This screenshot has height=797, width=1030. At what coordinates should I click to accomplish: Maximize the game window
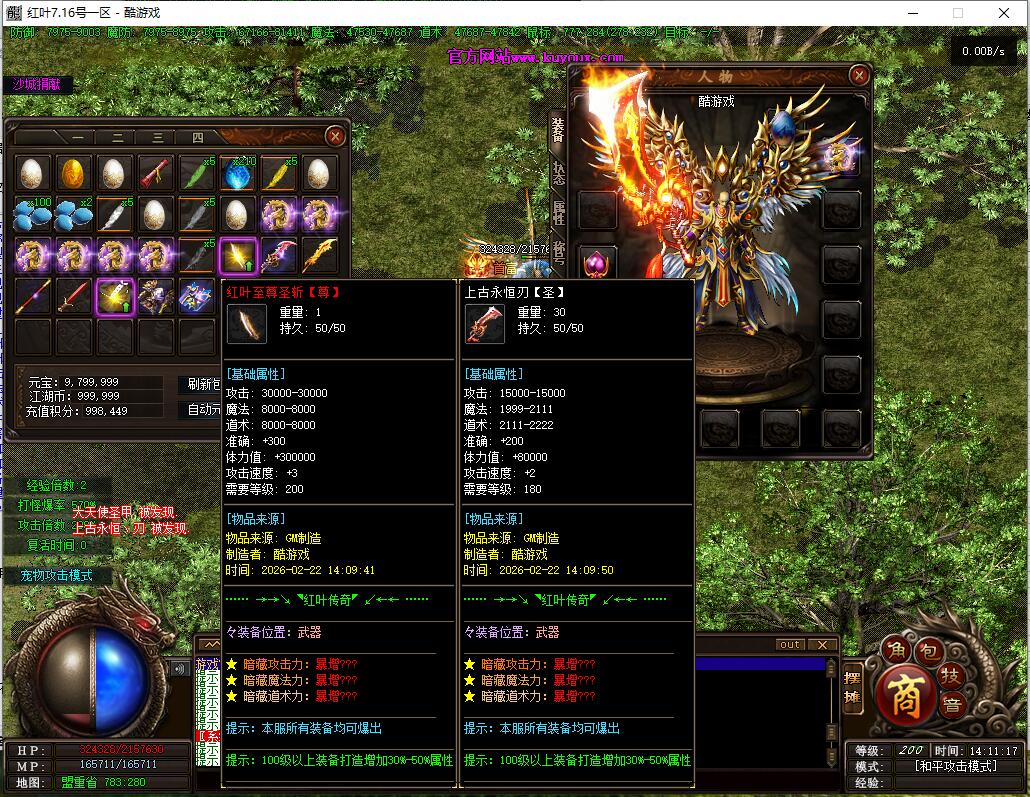(957, 13)
